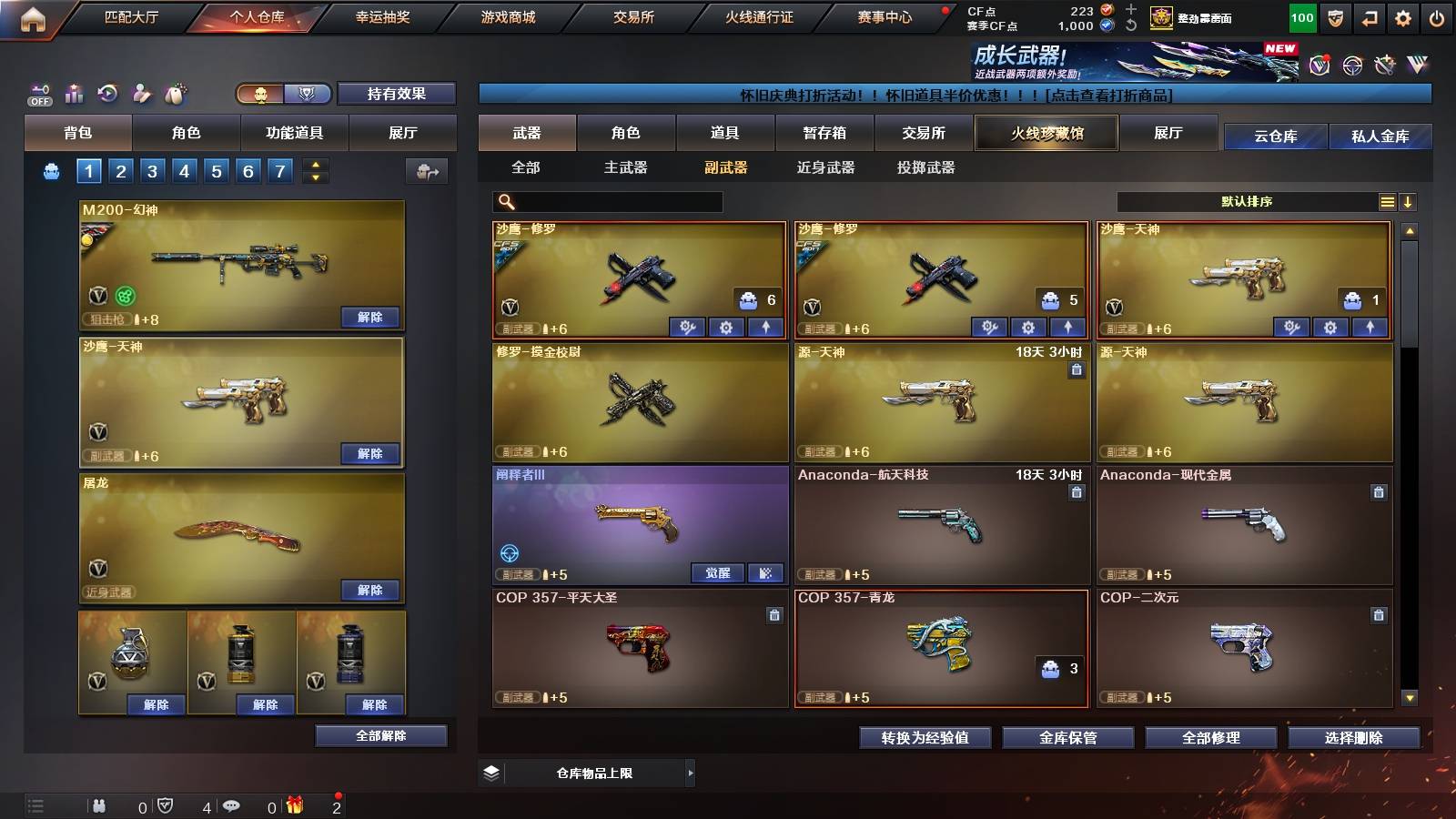Screen dimensions: 1456x819
Task: Click the egg pet icon in the left toolbar
Action: tap(174, 93)
